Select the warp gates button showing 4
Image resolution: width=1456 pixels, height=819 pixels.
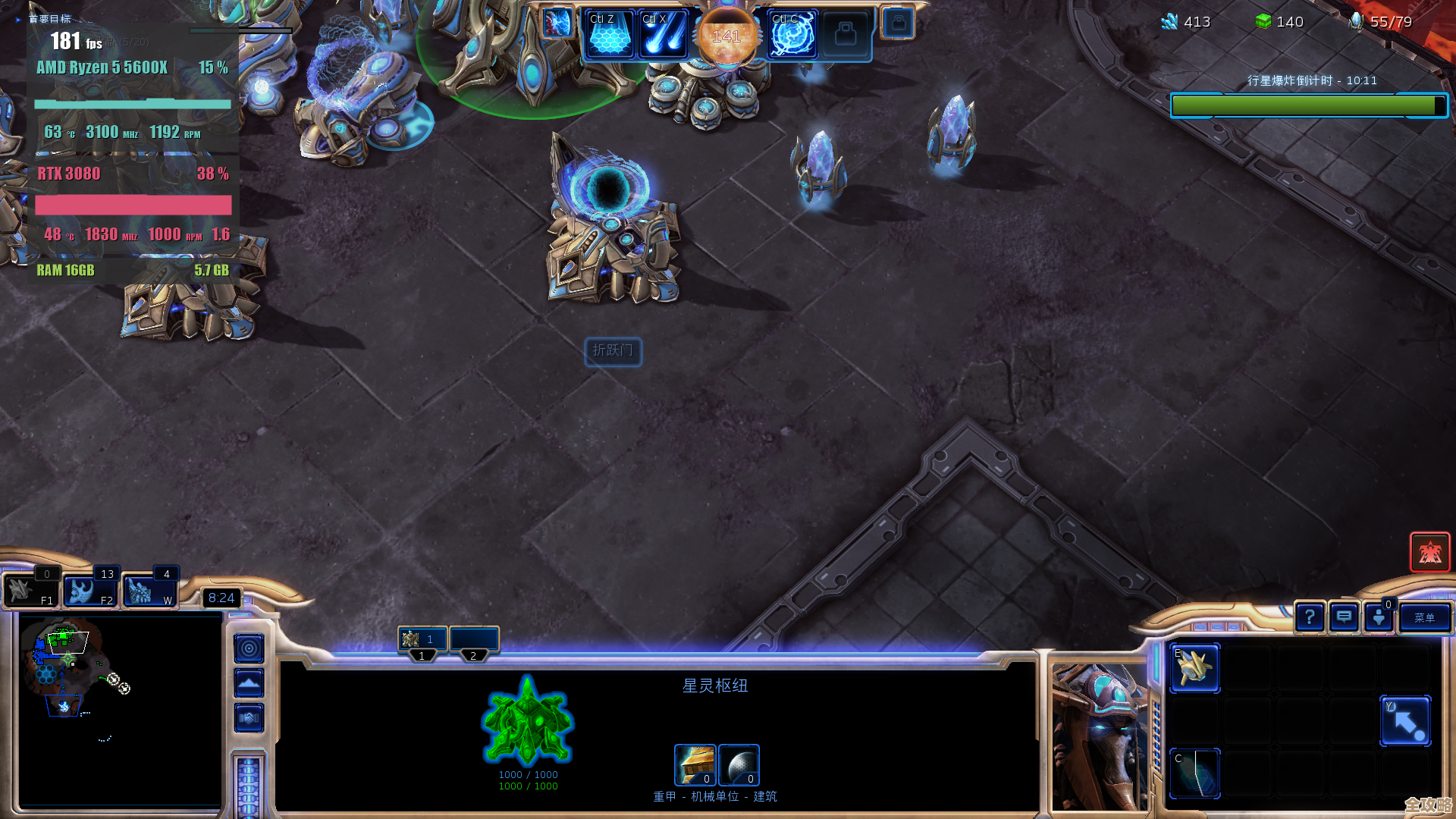click(x=149, y=591)
